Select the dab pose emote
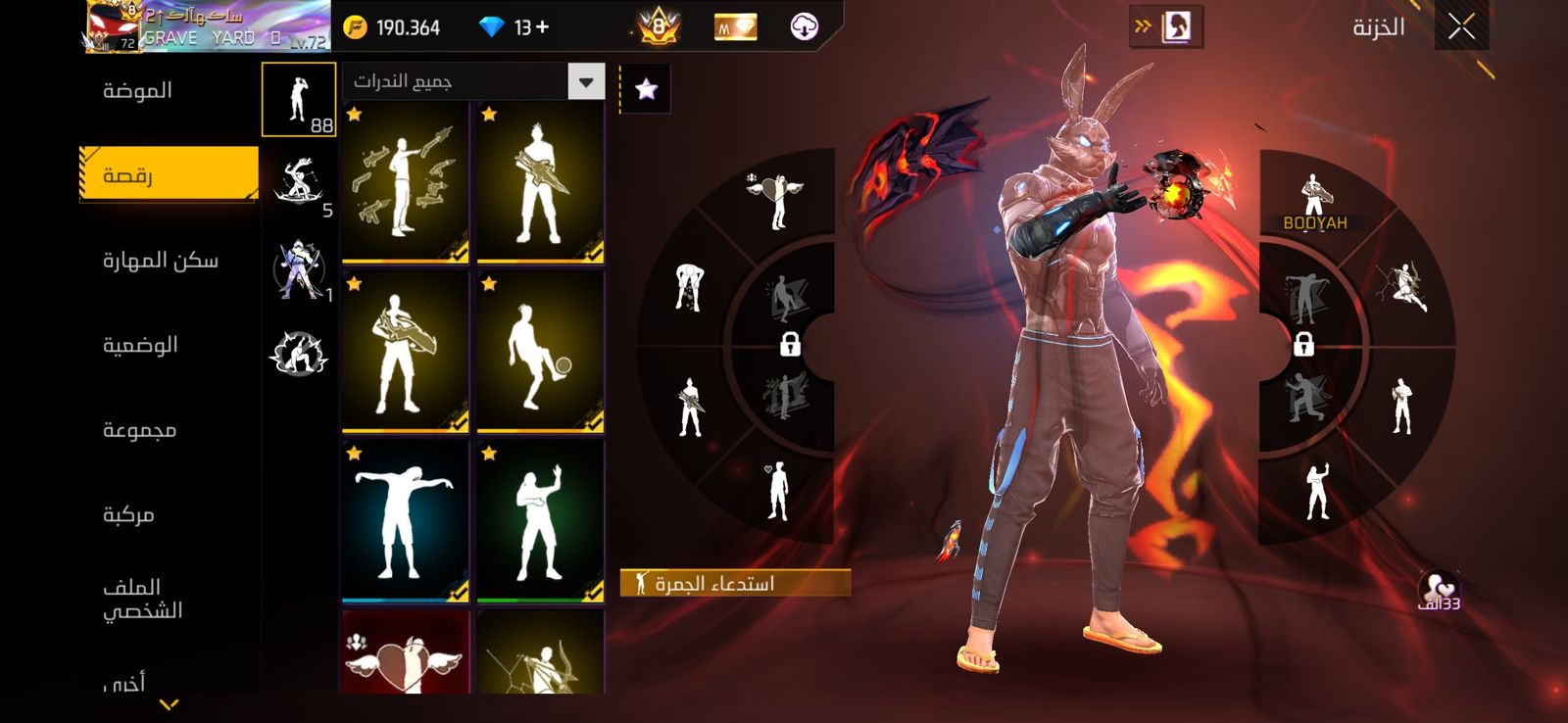Screen dimensions: 1568x723 [405, 520]
